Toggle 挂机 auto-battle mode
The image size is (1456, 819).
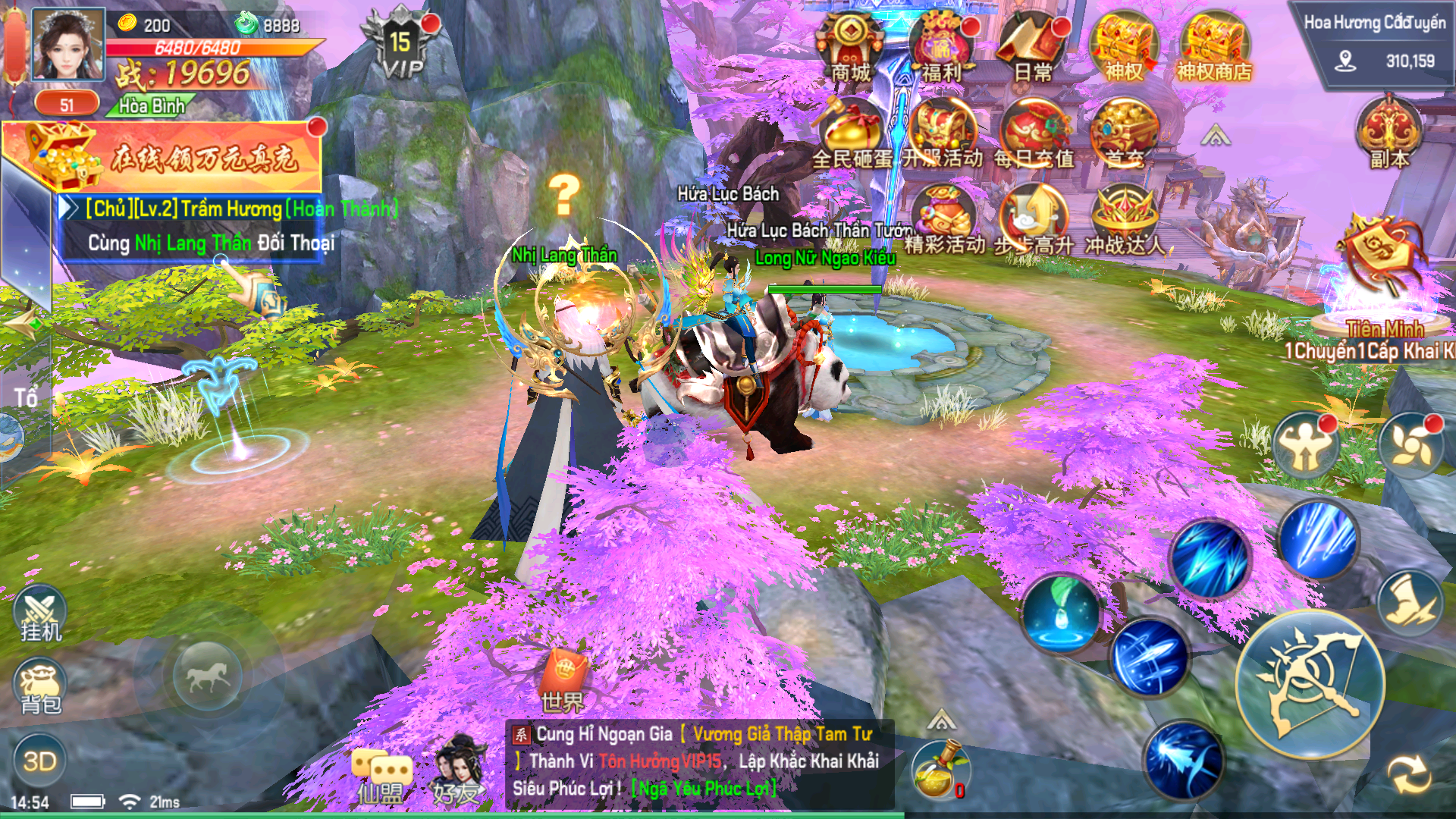40,613
